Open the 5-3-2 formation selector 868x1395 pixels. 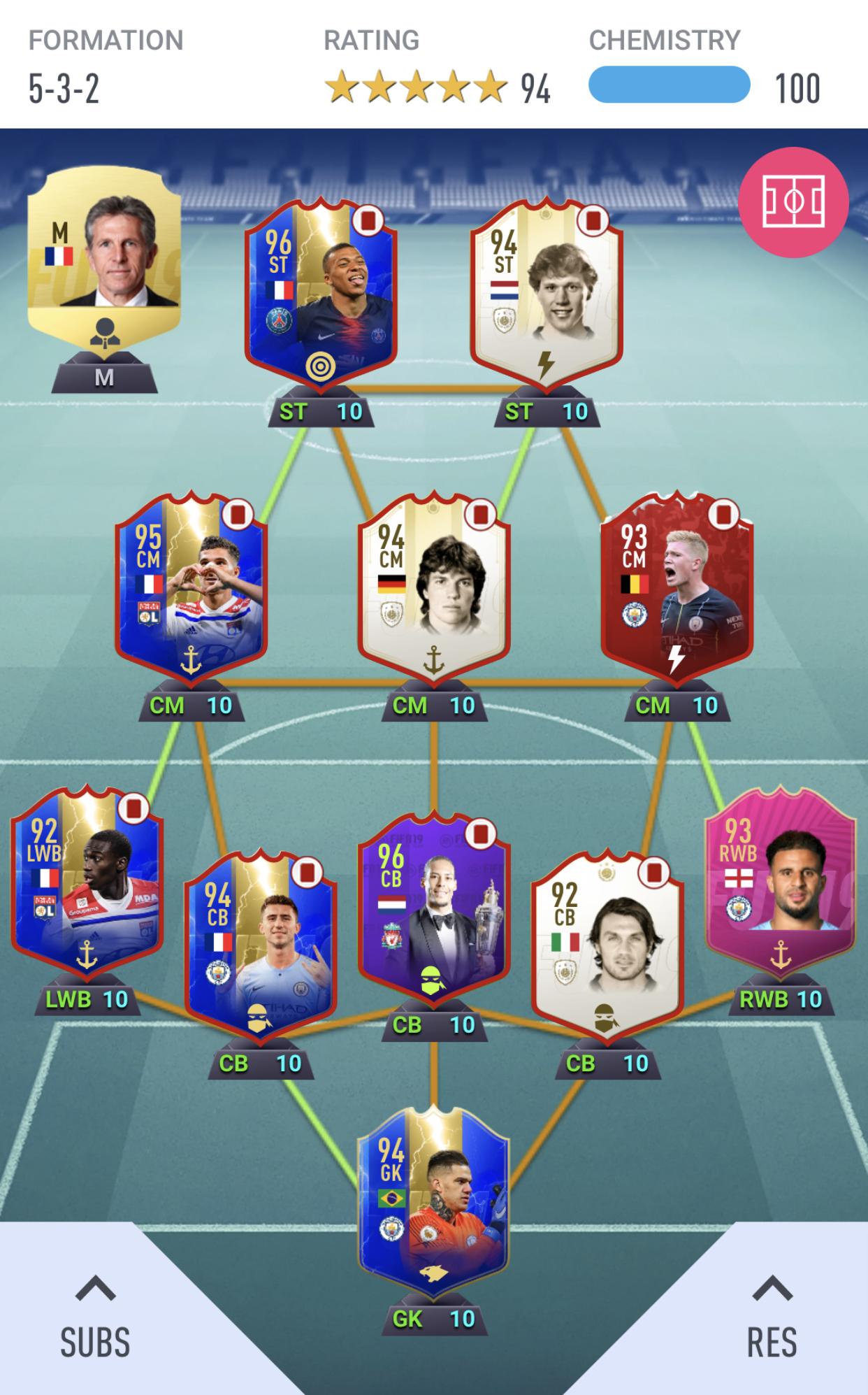click(64, 89)
